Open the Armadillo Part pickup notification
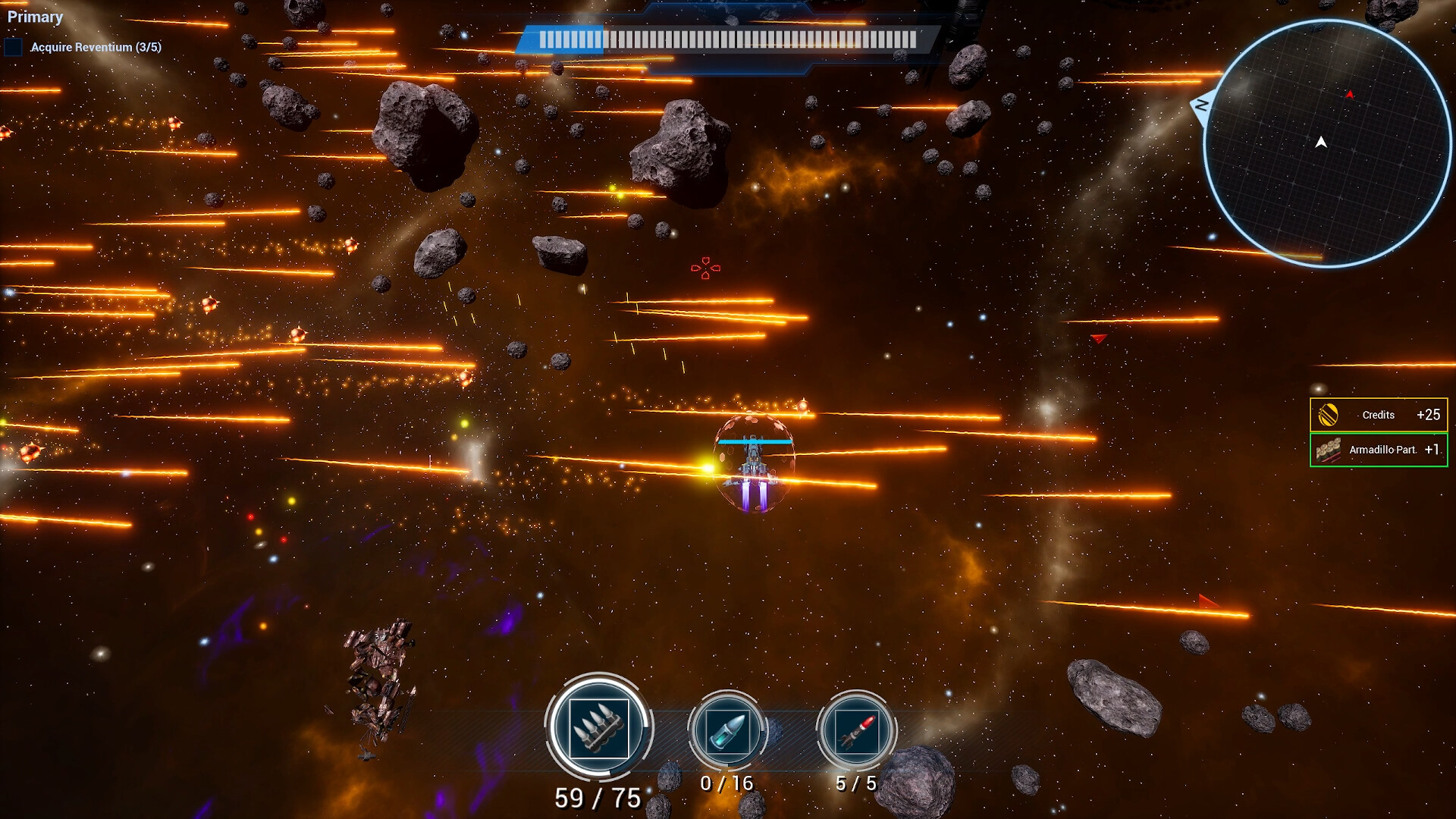Image resolution: width=1456 pixels, height=819 pixels. pos(1378,450)
